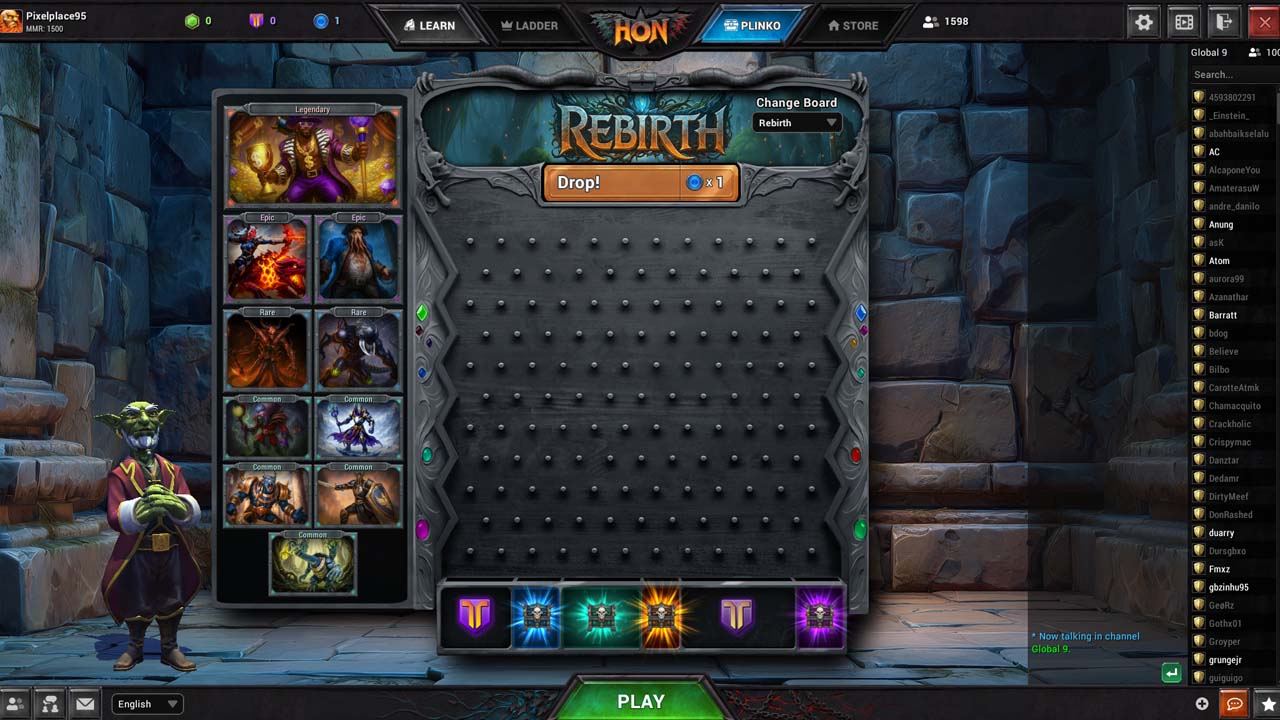Open the gear settings menu

point(1144,22)
